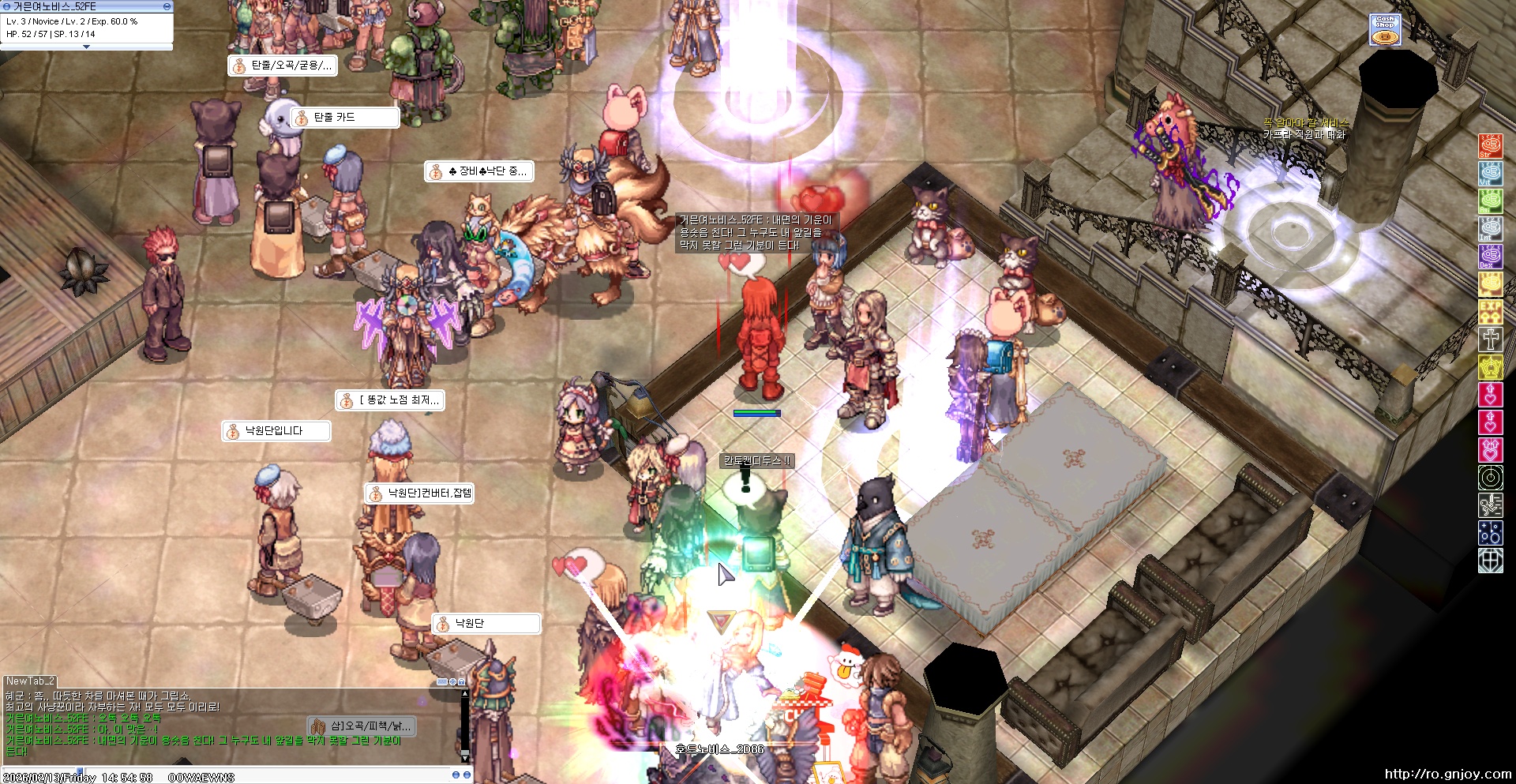Open the [ 똥값 노점 최저... shop sign

[x=389, y=400]
